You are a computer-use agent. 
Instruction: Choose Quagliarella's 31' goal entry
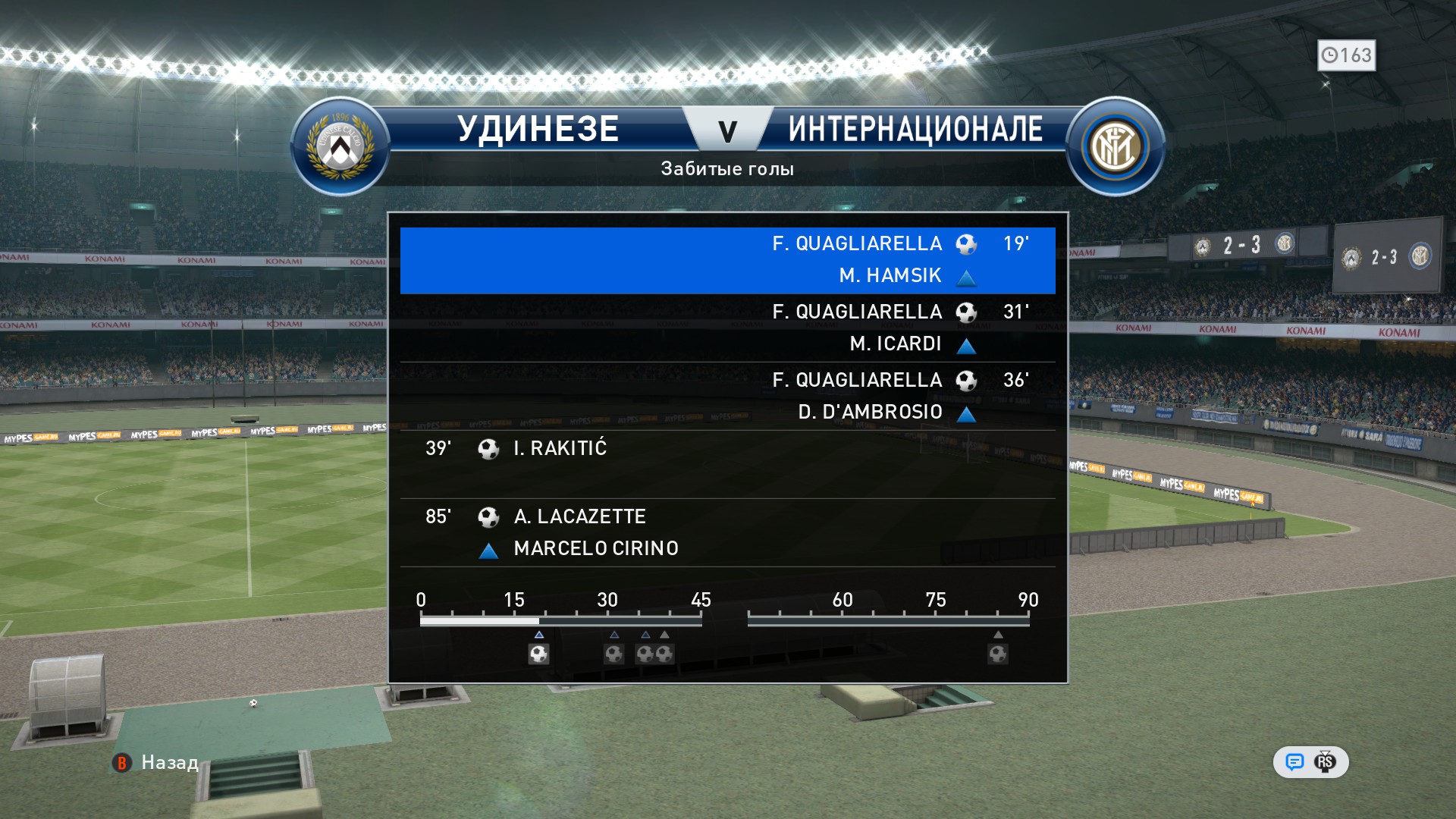pos(727,327)
